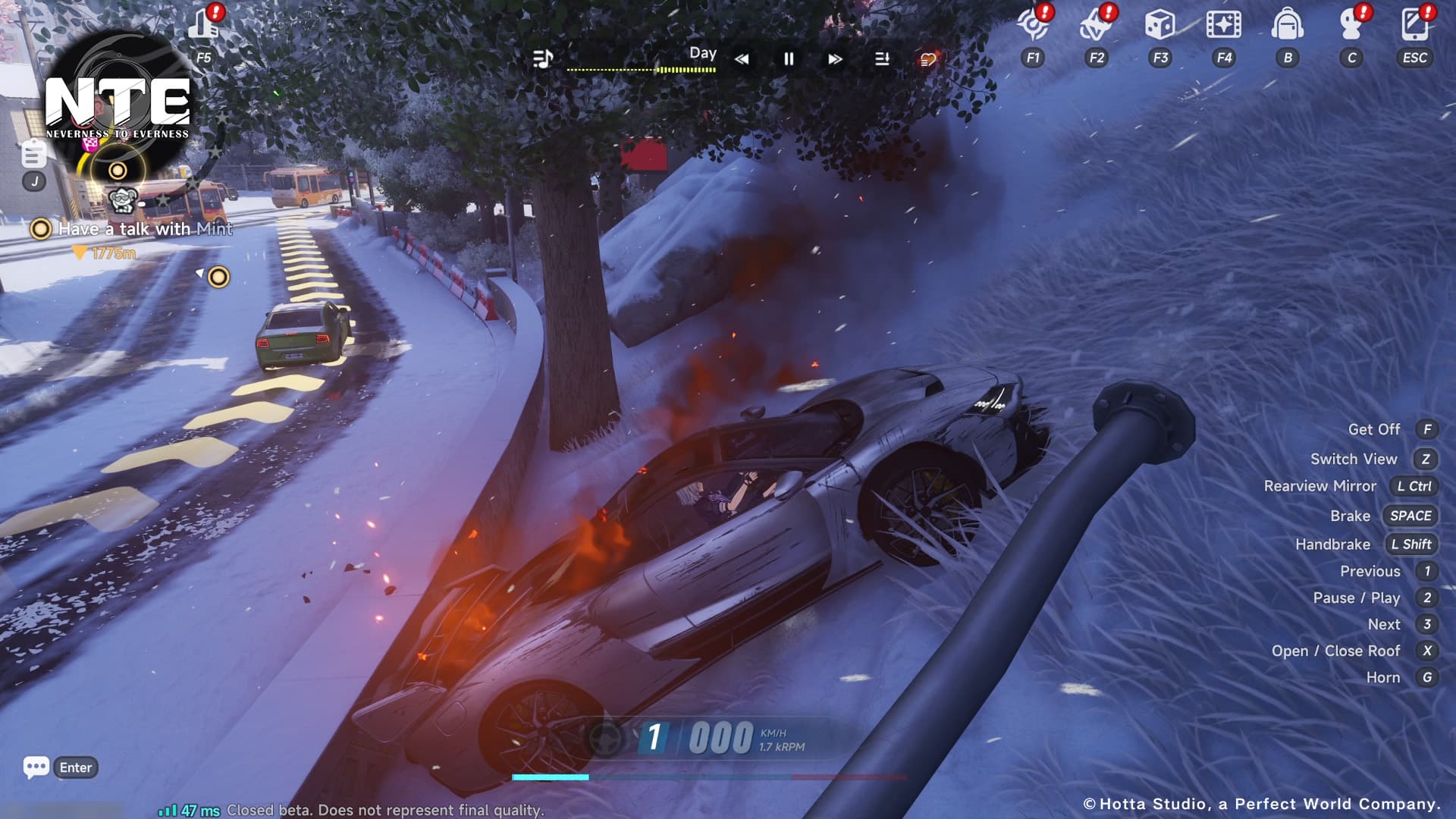Screen dimensions: 1456x819
Task: Open the character head icon menu
Action: click(1351, 26)
